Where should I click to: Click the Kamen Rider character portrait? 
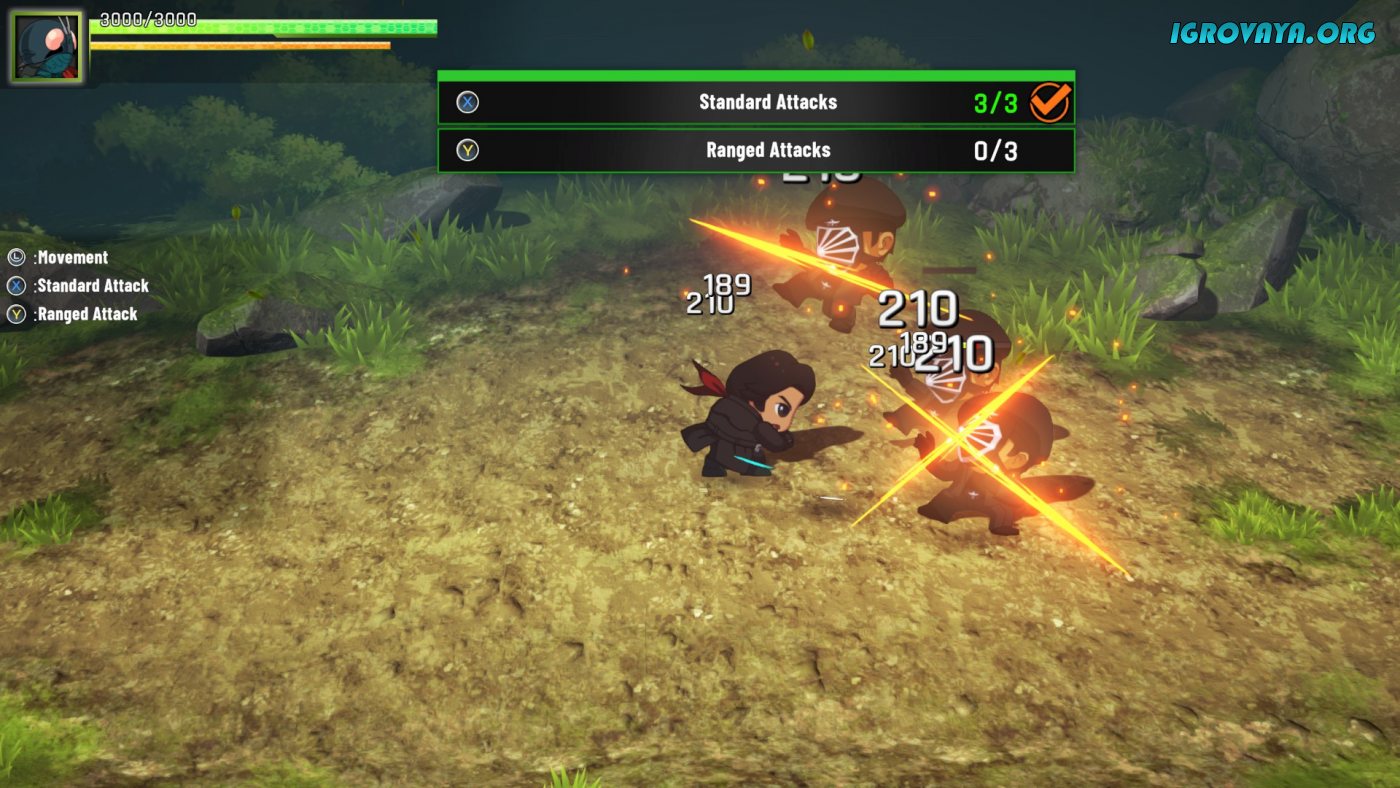[x=47, y=47]
